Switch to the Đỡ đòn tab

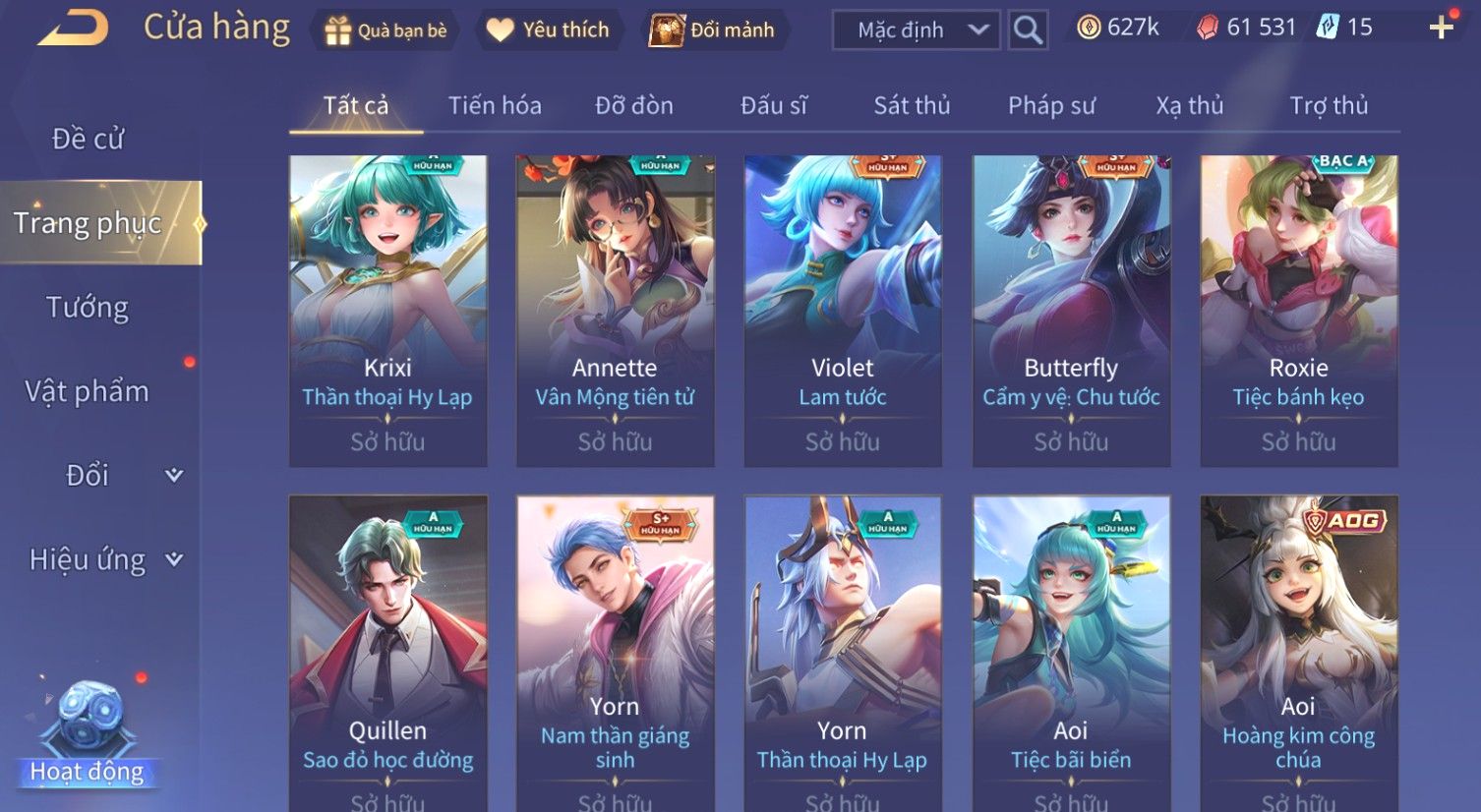coord(634,105)
